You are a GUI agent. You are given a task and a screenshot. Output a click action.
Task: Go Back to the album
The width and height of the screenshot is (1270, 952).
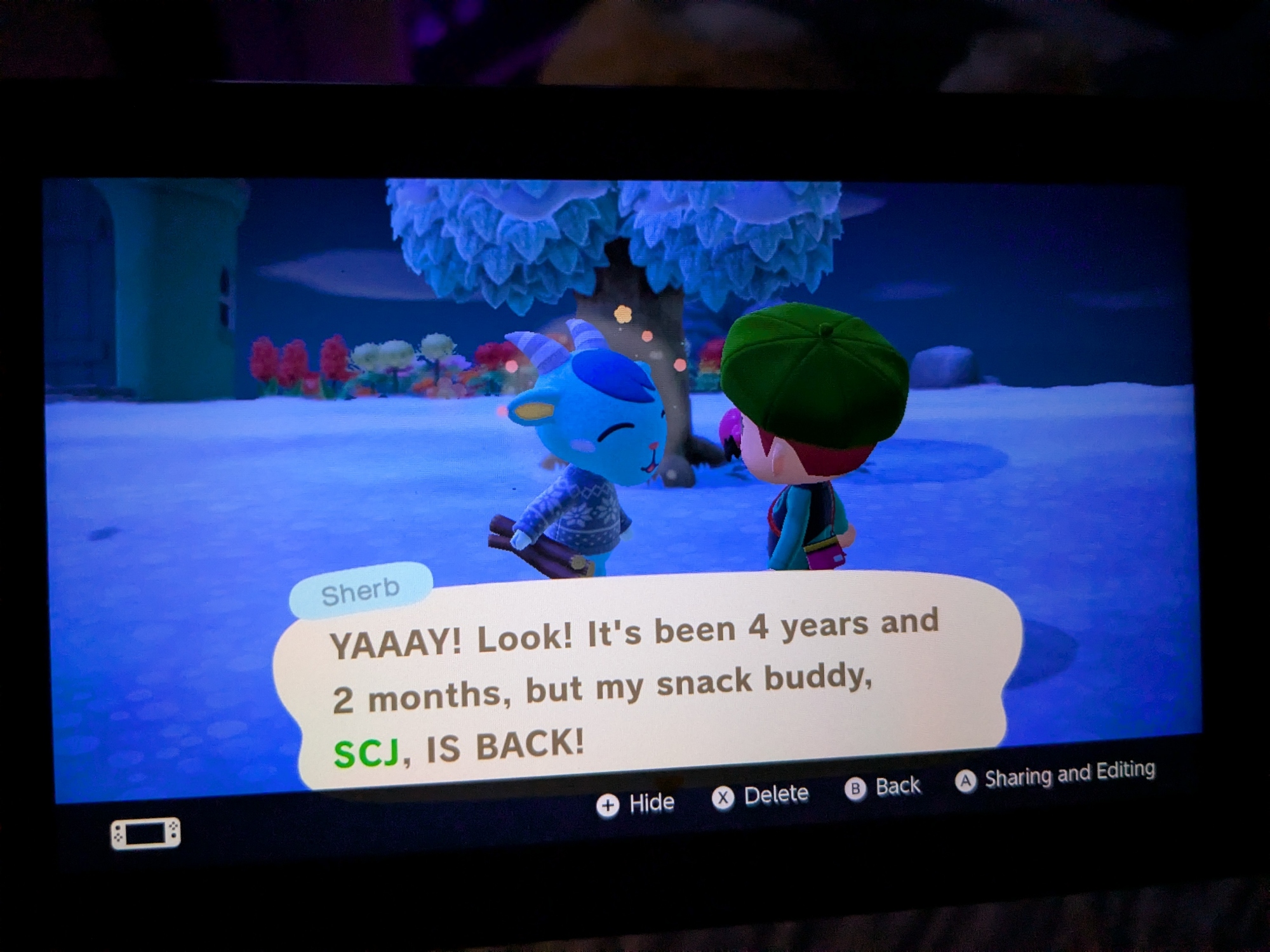tap(883, 788)
